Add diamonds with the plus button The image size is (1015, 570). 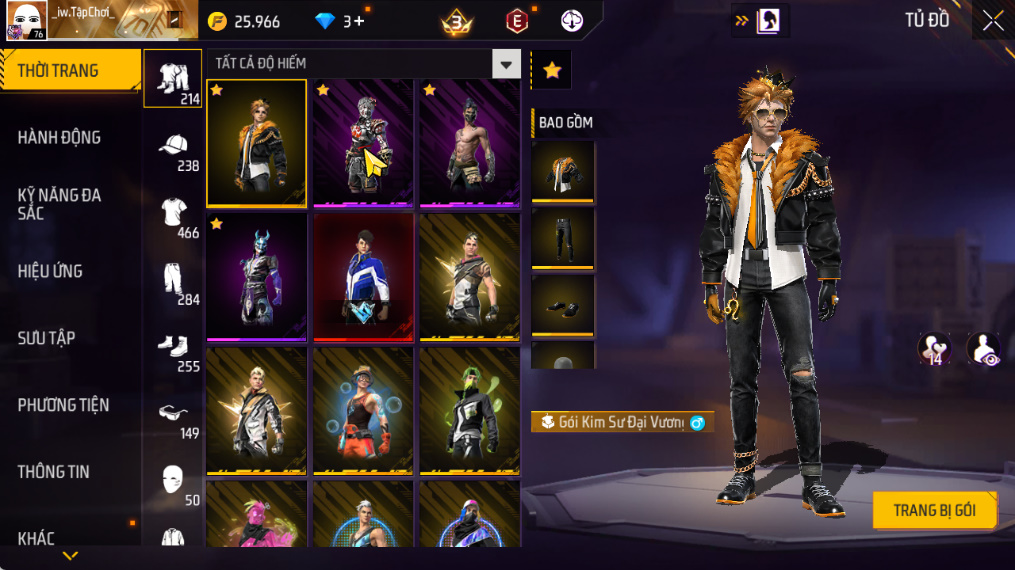pyautogui.click(x=358, y=21)
